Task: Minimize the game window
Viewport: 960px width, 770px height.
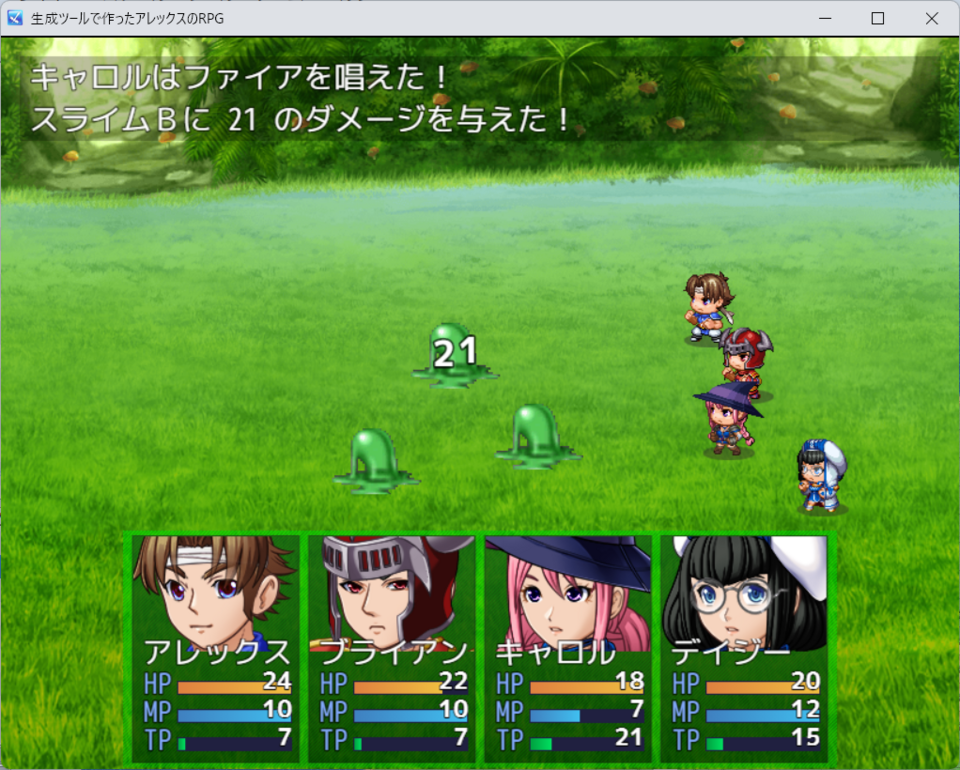Action: click(825, 18)
